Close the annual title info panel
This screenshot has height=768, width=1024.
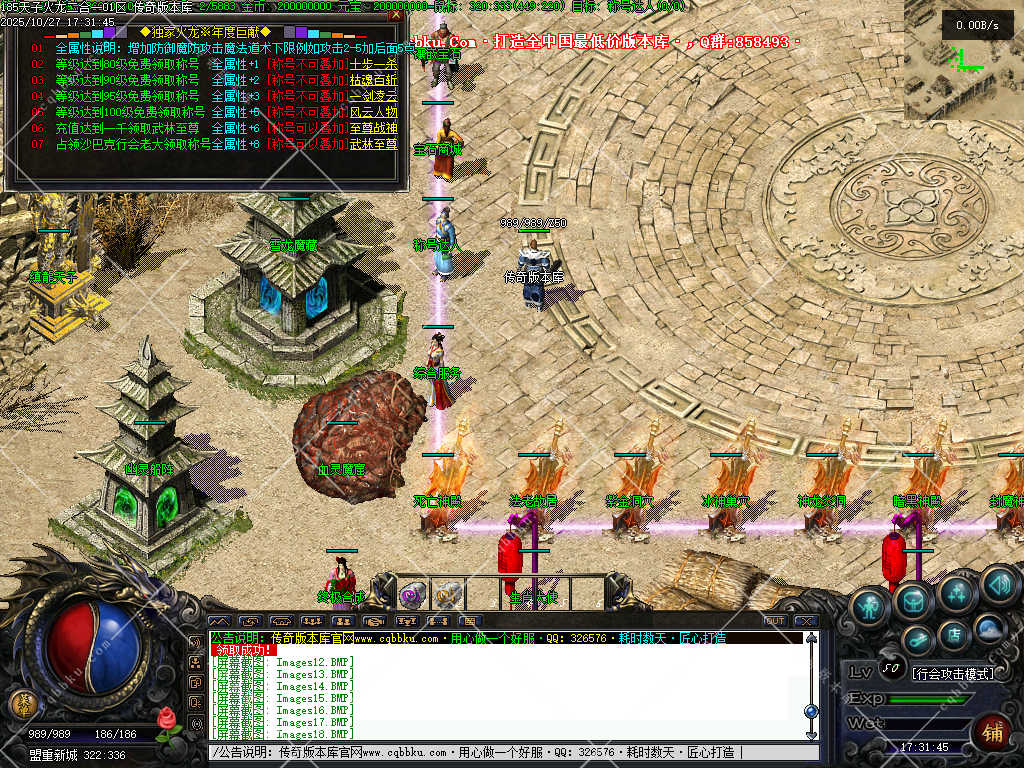point(396,15)
